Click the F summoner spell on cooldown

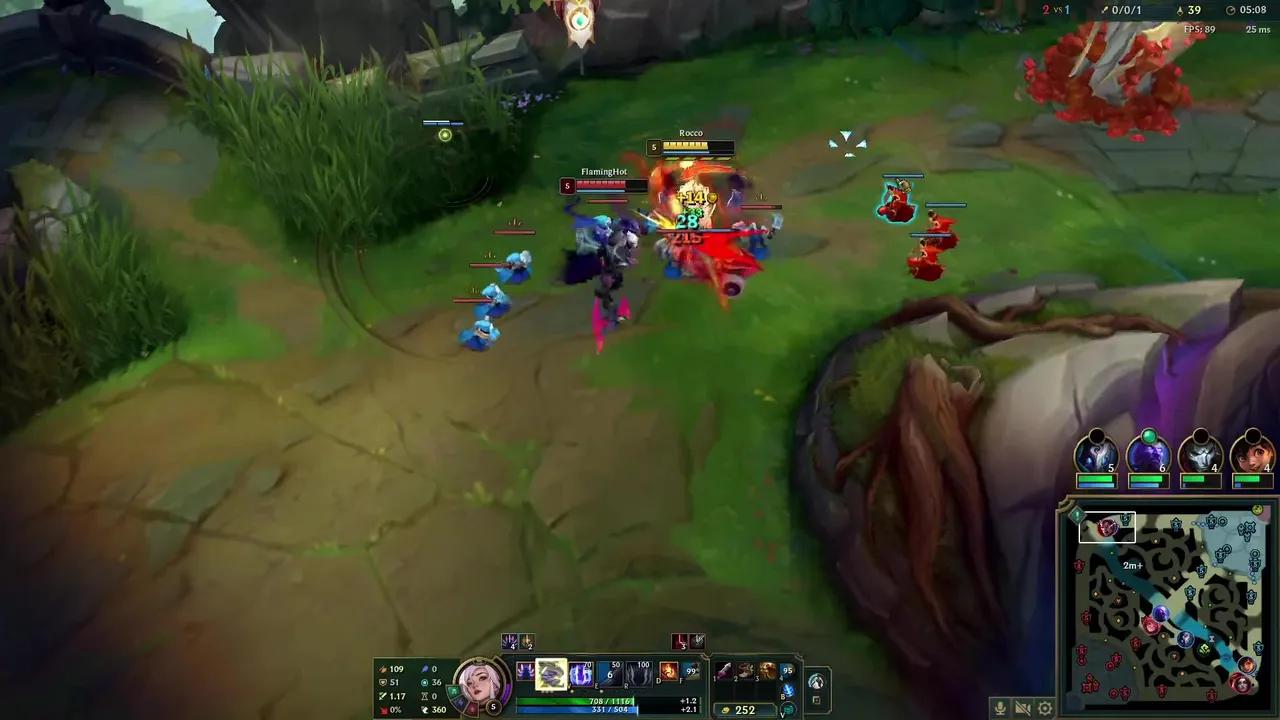click(x=691, y=673)
